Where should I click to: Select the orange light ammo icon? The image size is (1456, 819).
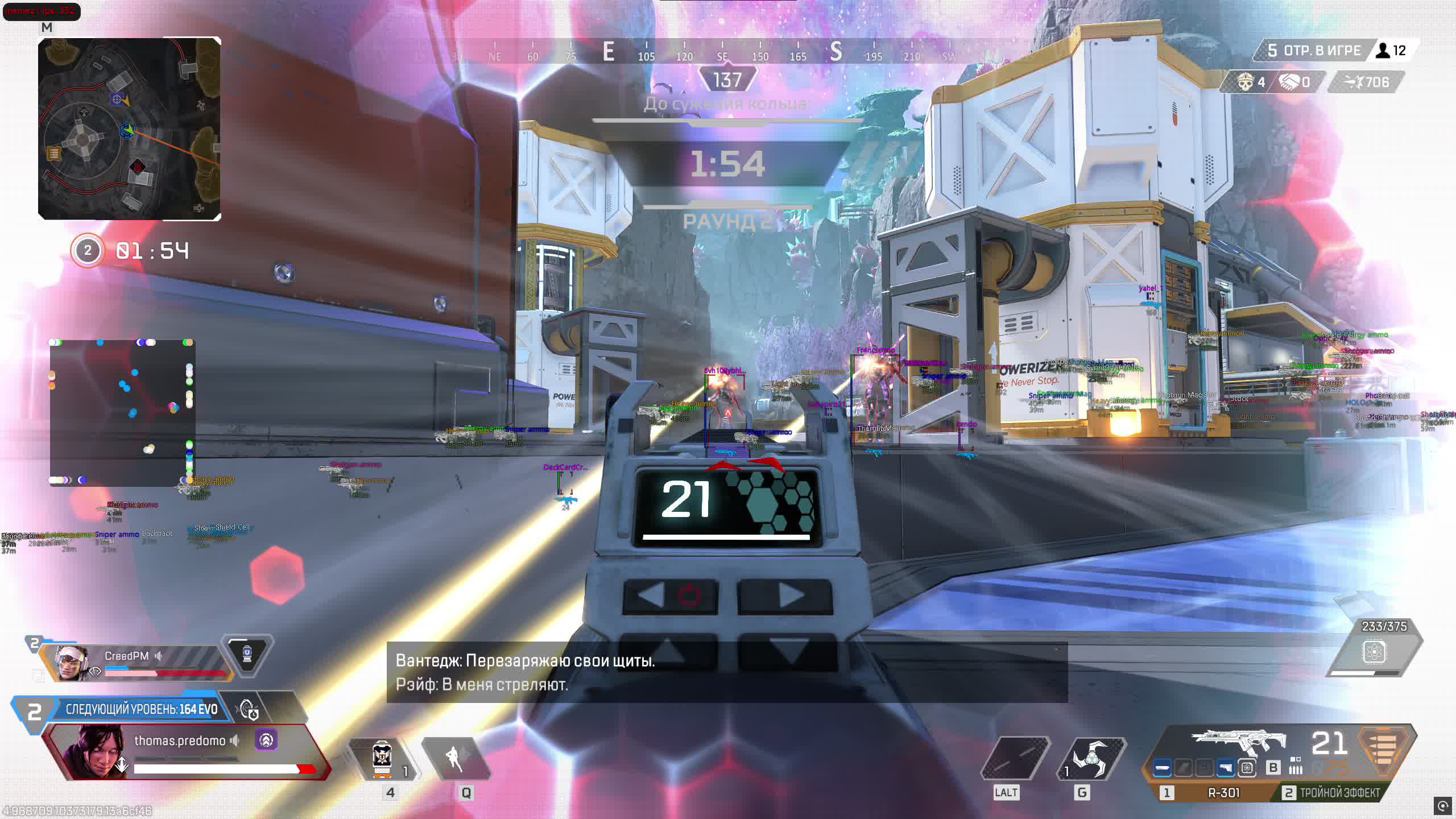[1385, 751]
